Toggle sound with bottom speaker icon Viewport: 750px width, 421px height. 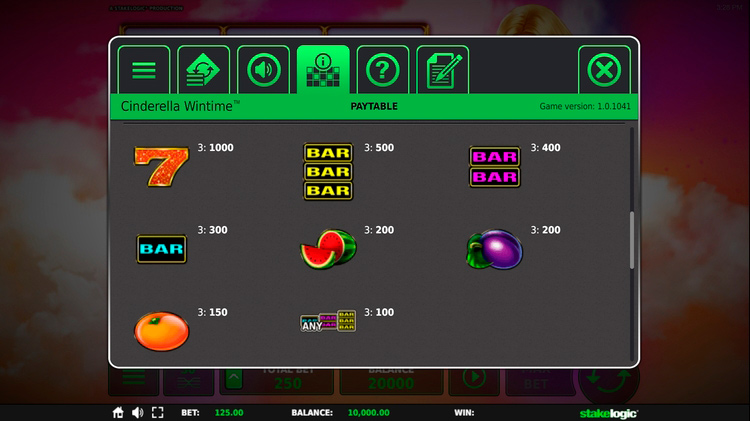(137, 412)
